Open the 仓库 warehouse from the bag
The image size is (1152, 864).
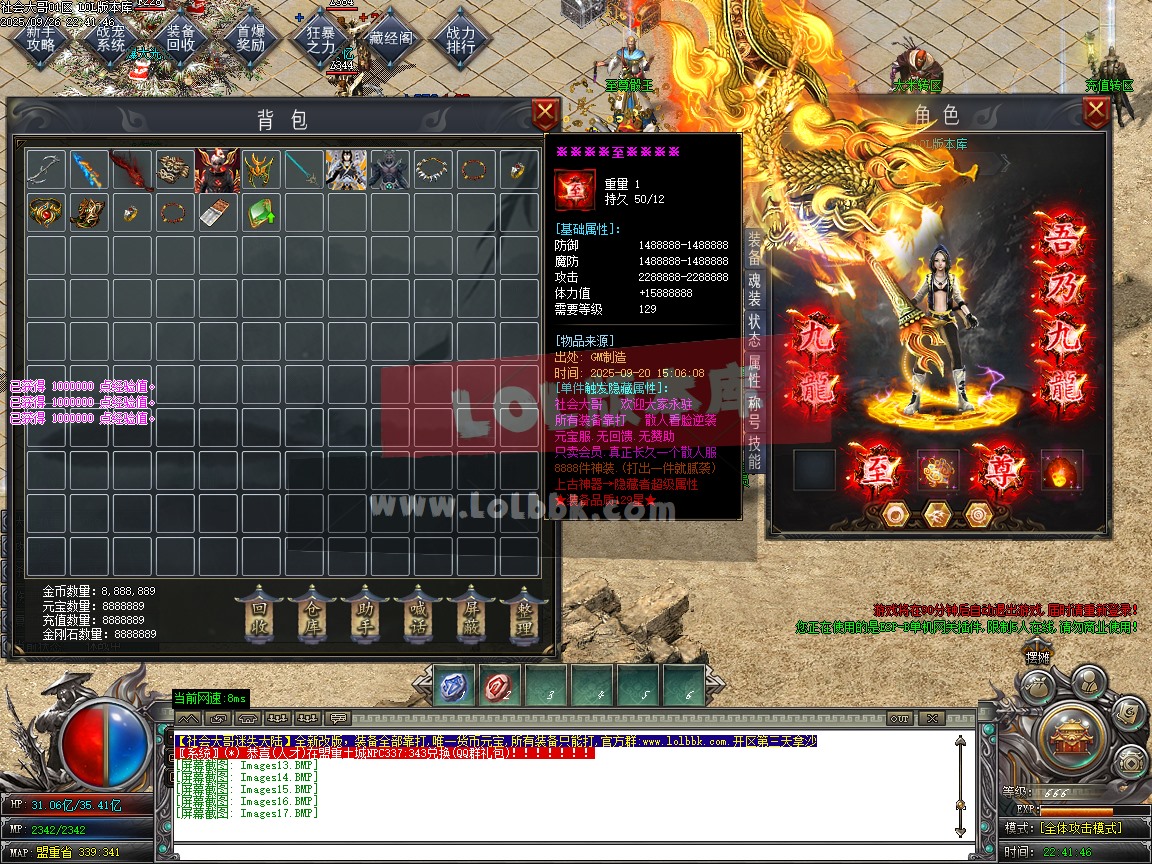[x=313, y=613]
